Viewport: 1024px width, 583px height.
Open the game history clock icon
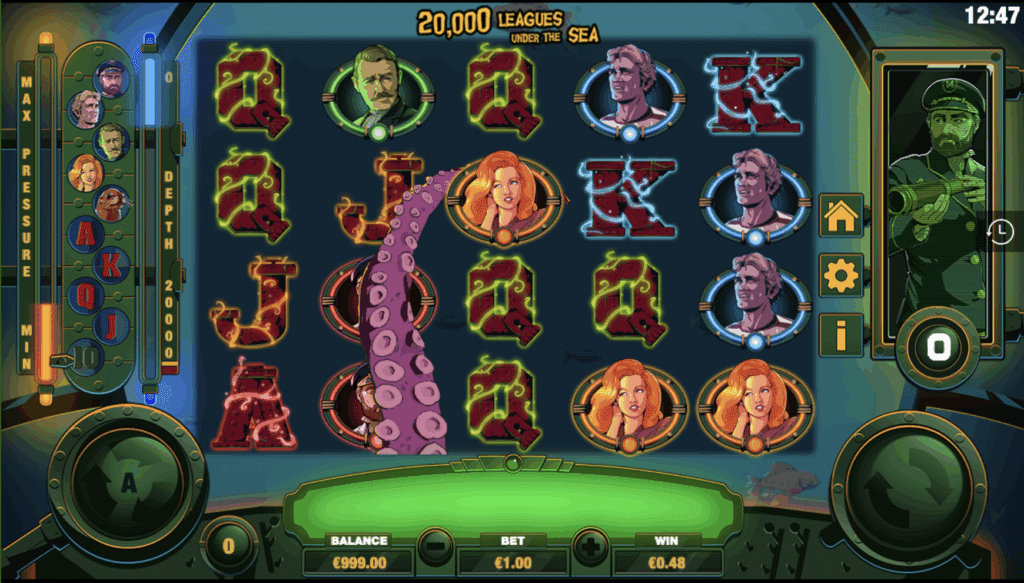coord(999,231)
